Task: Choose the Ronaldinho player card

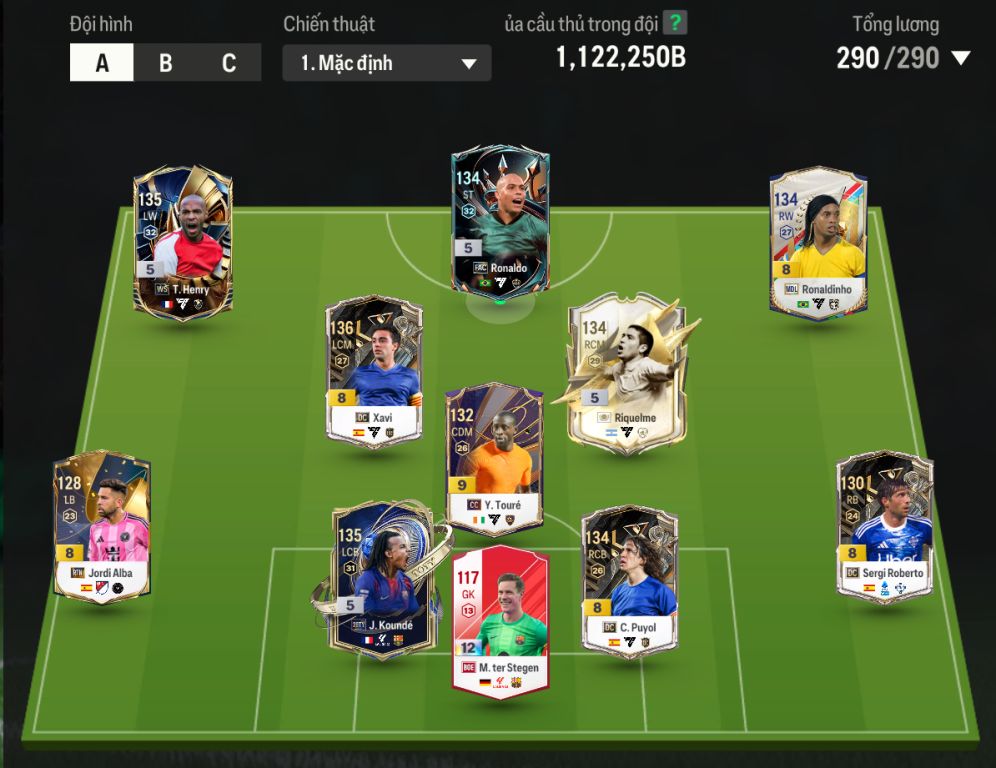Action: [x=818, y=242]
